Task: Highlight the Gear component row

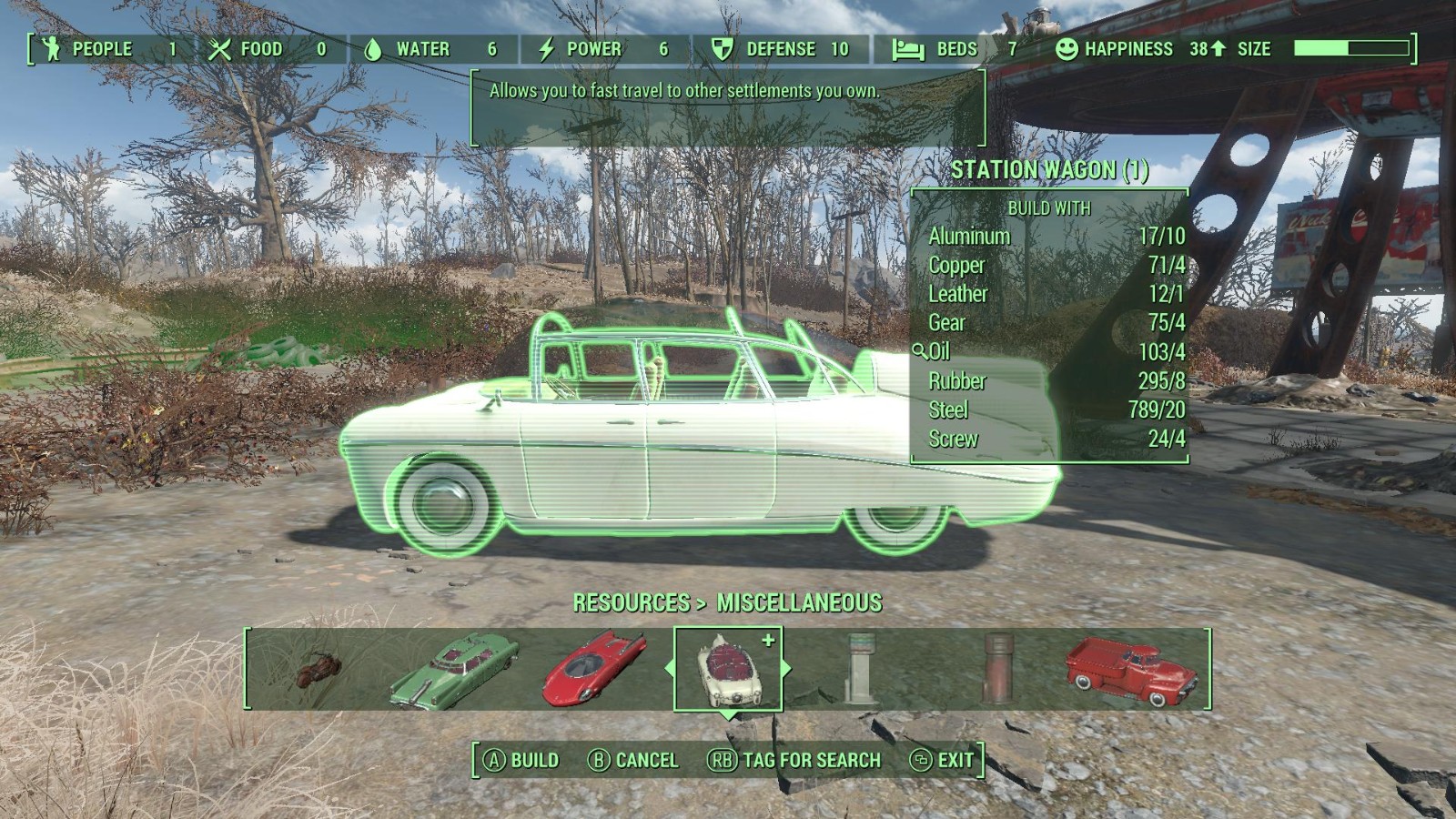Action: pos(1051,323)
